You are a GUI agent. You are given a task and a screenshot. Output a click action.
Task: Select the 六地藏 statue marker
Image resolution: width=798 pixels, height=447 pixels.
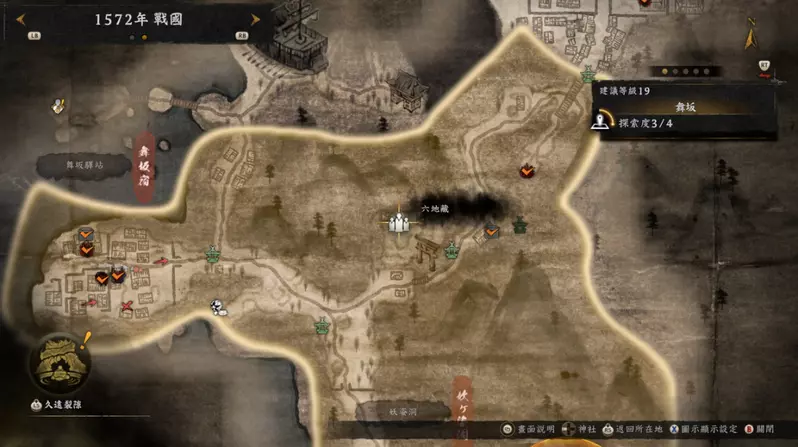[400, 223]
